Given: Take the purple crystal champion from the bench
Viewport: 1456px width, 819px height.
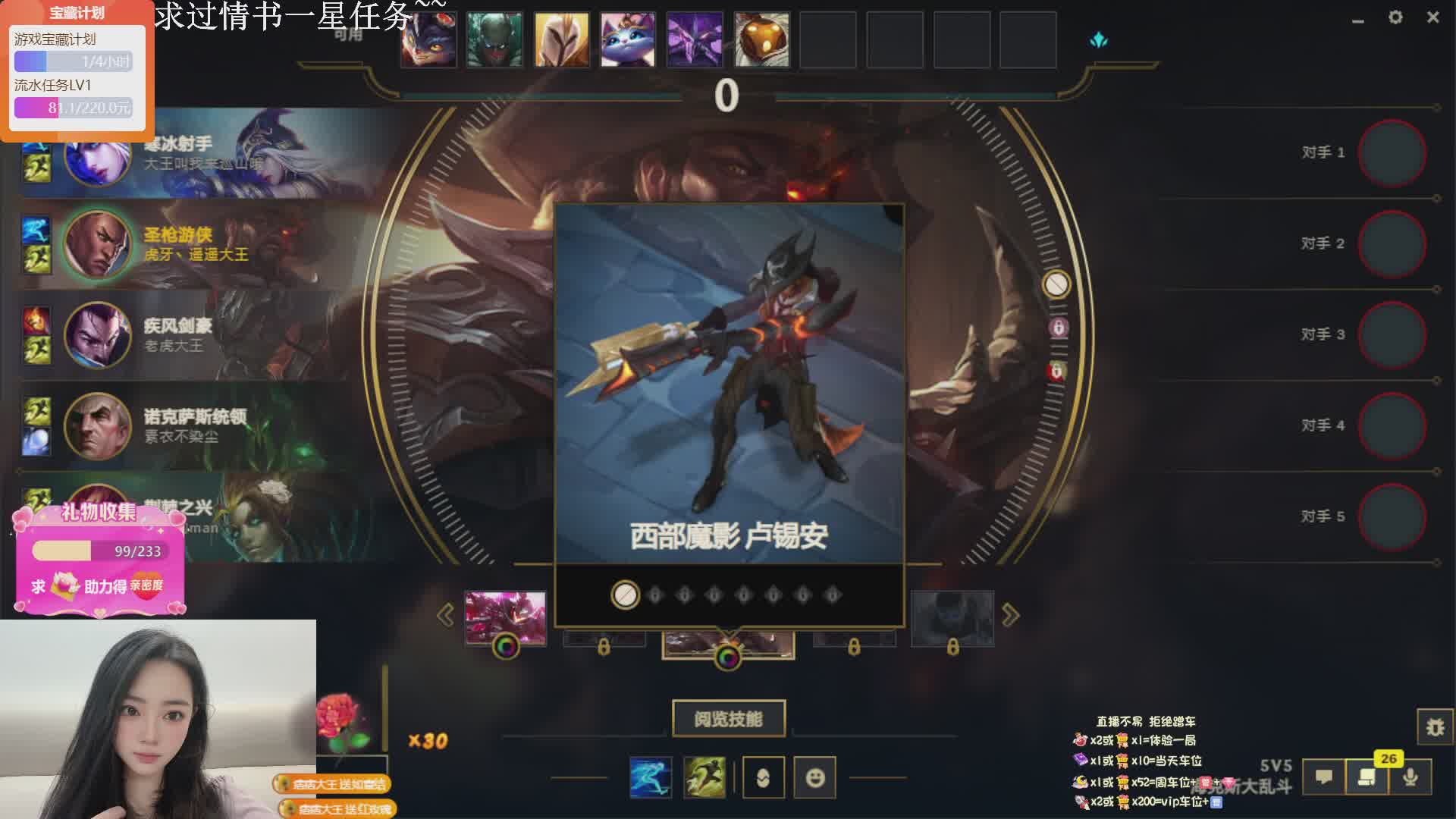Looking at the screenshot, I should (x=695, y=39).
